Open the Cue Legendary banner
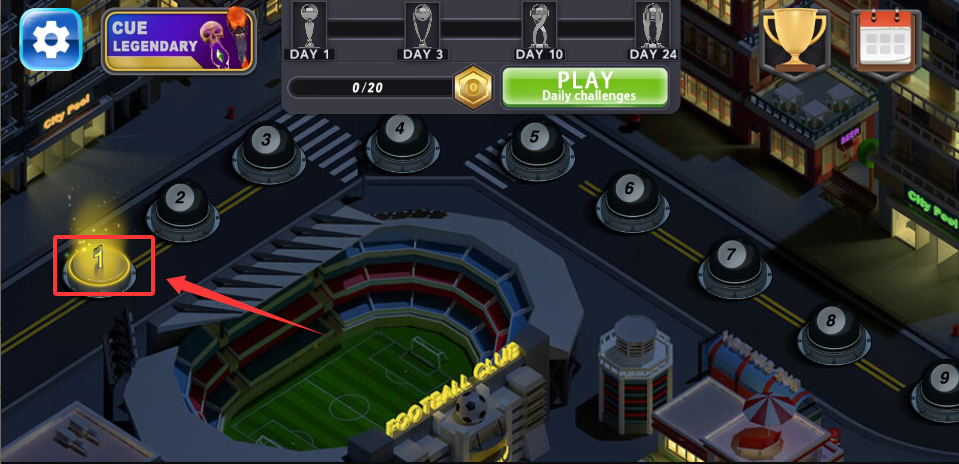The width and height of the screenshot is (959, 464). click(x=179, y=41)
